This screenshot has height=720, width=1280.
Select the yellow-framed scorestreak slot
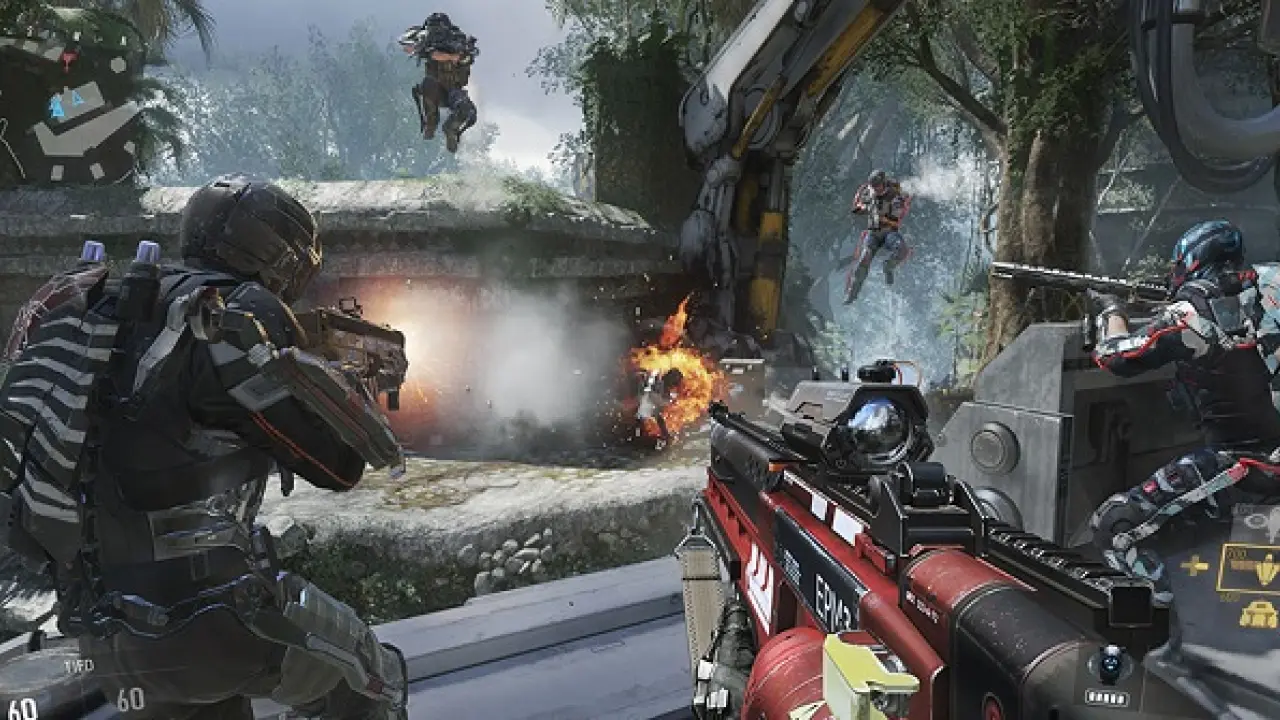coord(1248,567)
